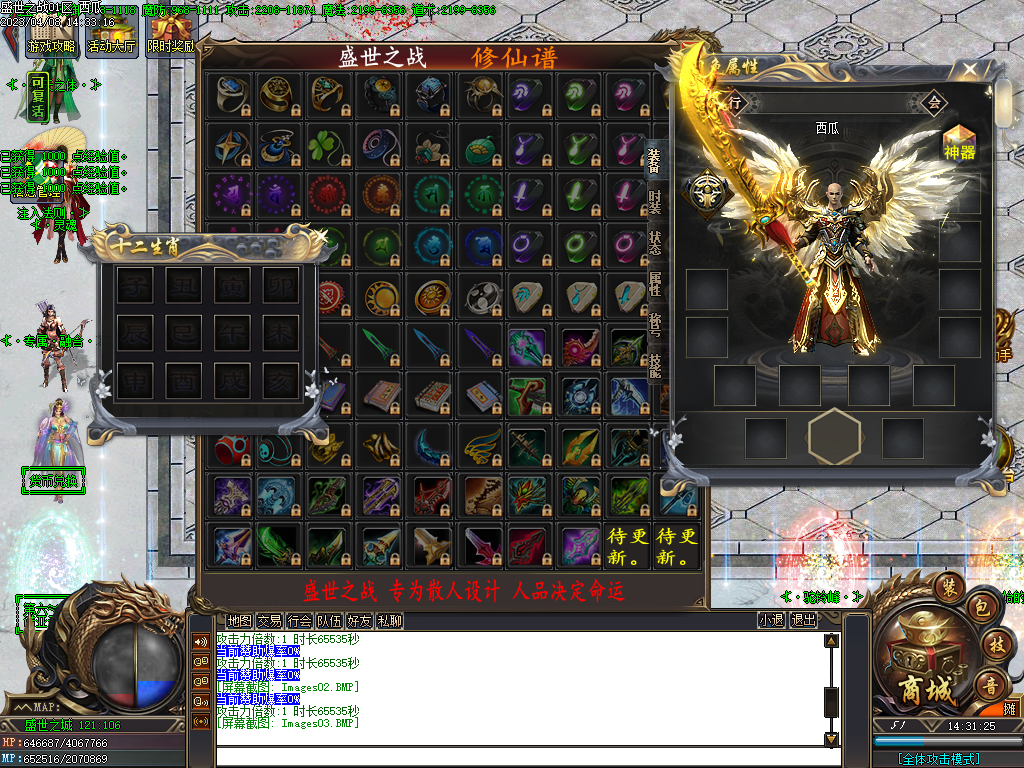Open the 神器 artifact icon
Screen dimensions: 1024x768
click(x=958, y=143)
